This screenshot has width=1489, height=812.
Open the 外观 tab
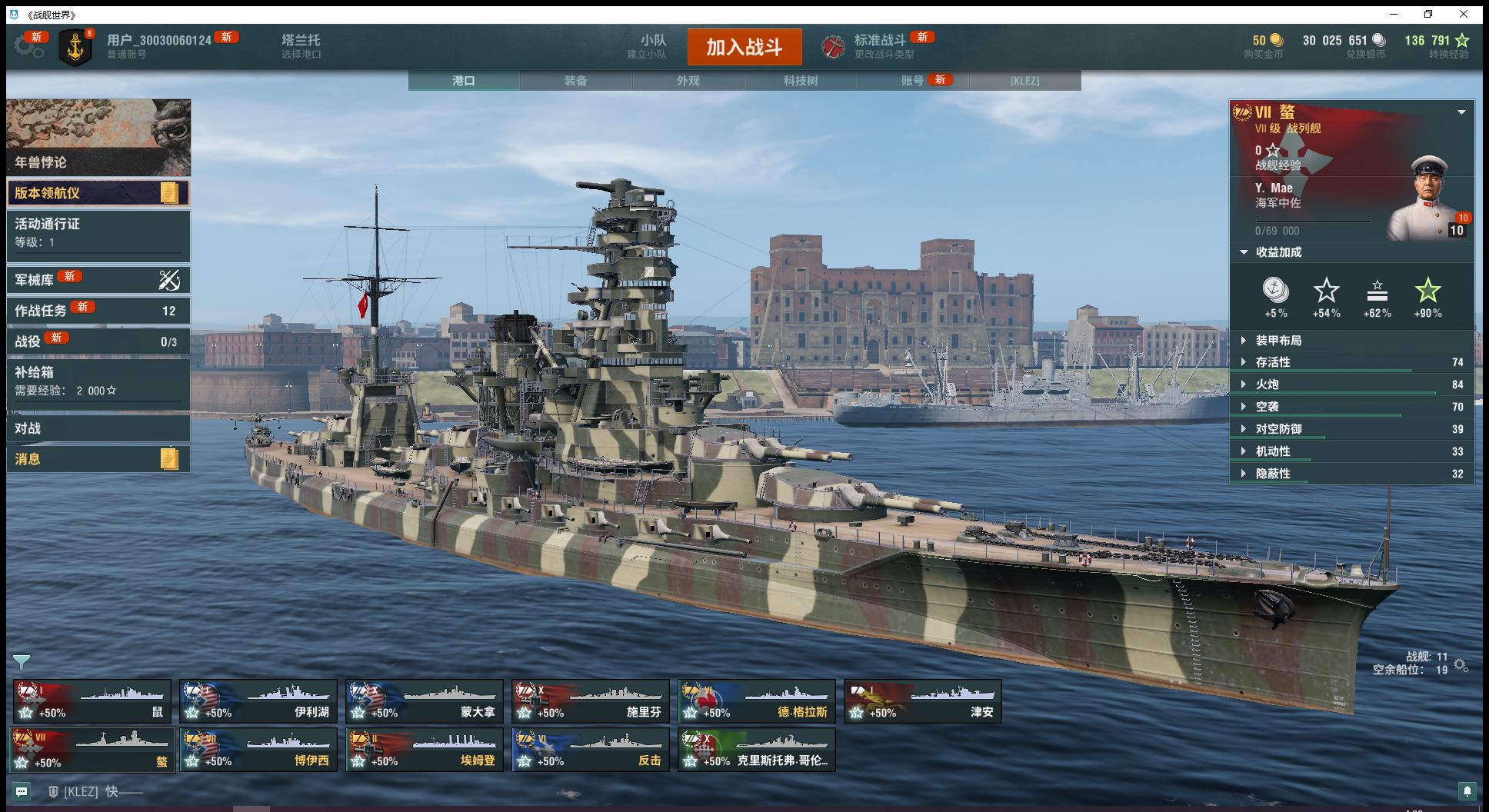[688, 81]
